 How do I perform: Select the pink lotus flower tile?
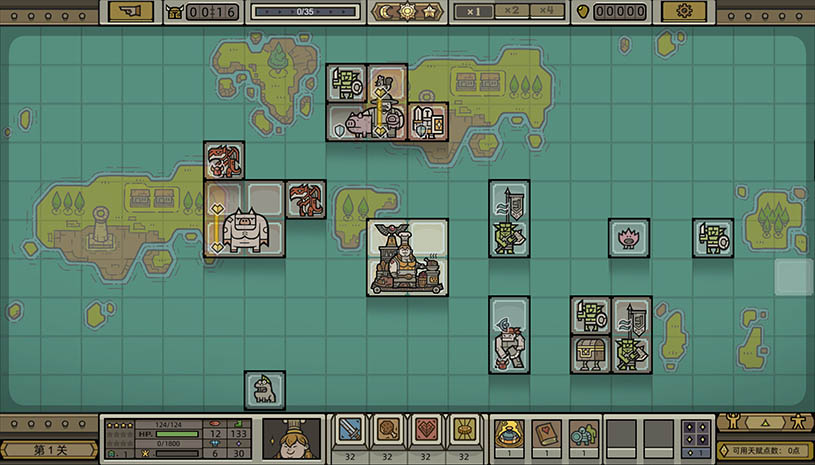[629, 238]
